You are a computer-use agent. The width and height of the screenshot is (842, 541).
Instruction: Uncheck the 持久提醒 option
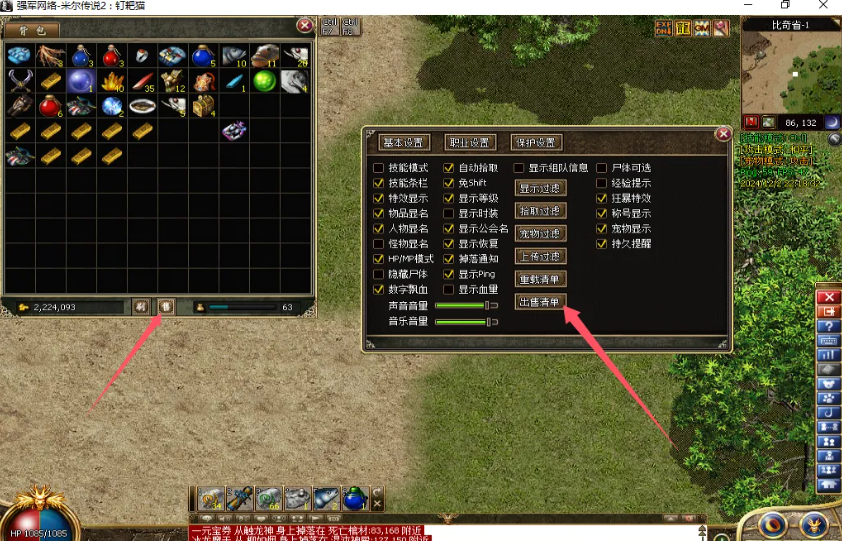(602, 243)
